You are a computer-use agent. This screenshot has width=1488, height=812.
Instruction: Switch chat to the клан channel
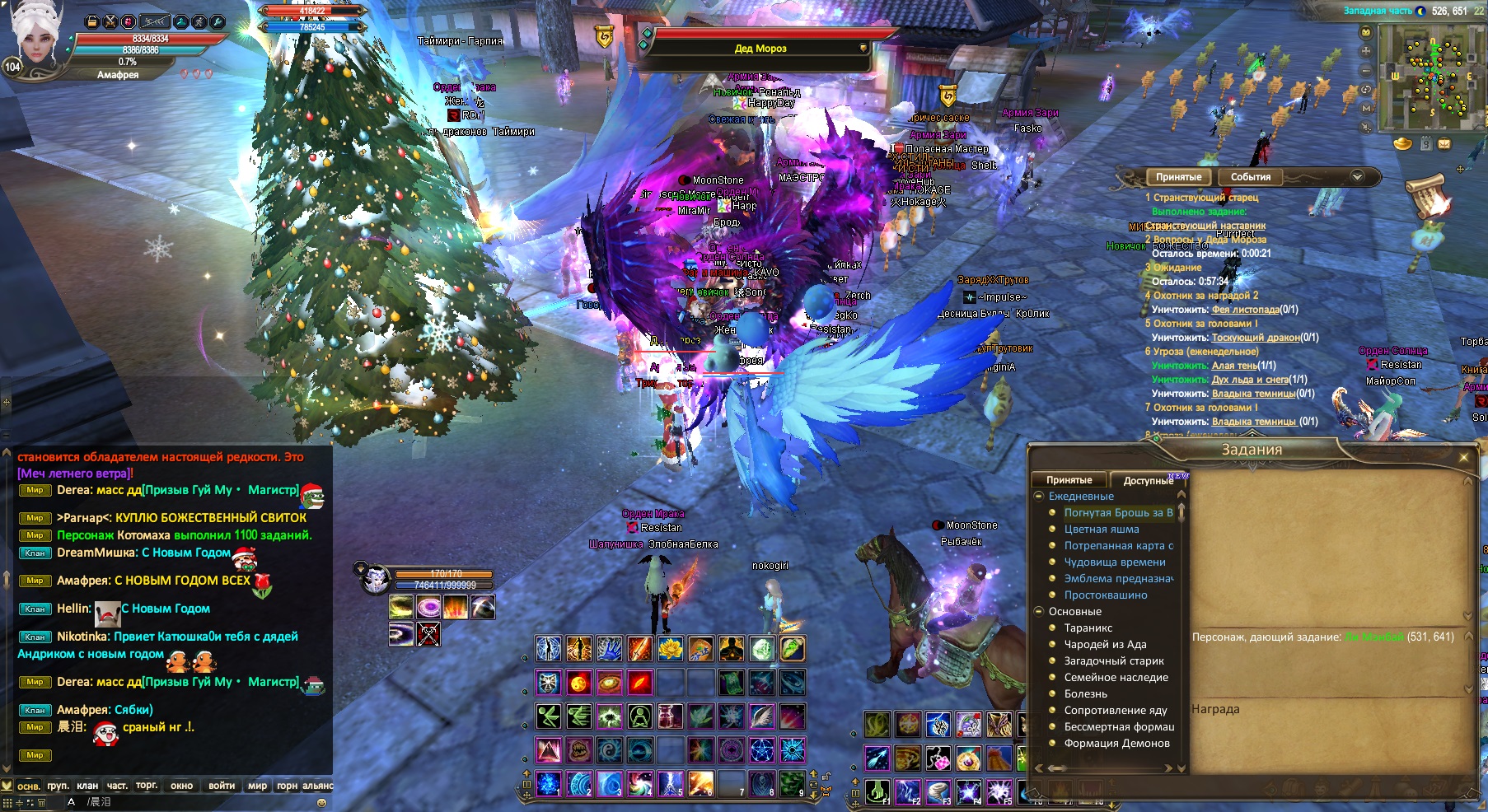click(x=87, y=786)
